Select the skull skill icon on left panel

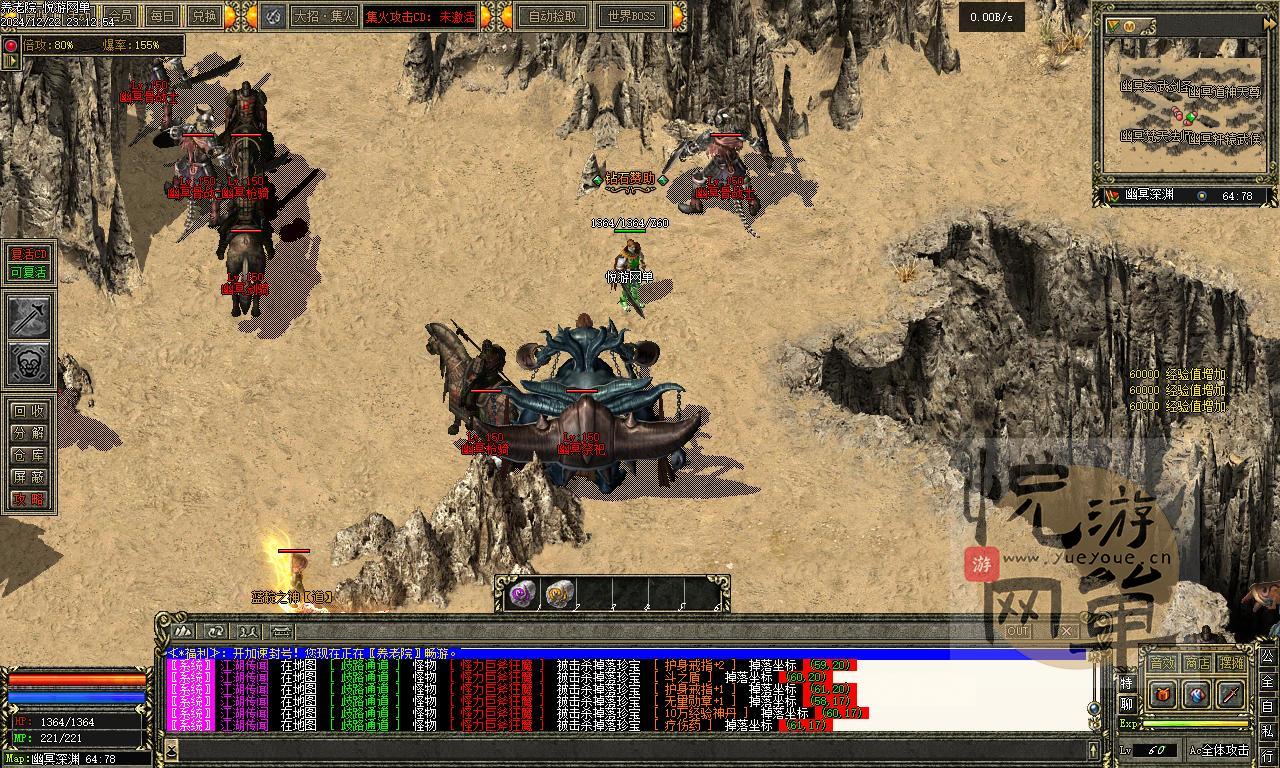(29, 363)
